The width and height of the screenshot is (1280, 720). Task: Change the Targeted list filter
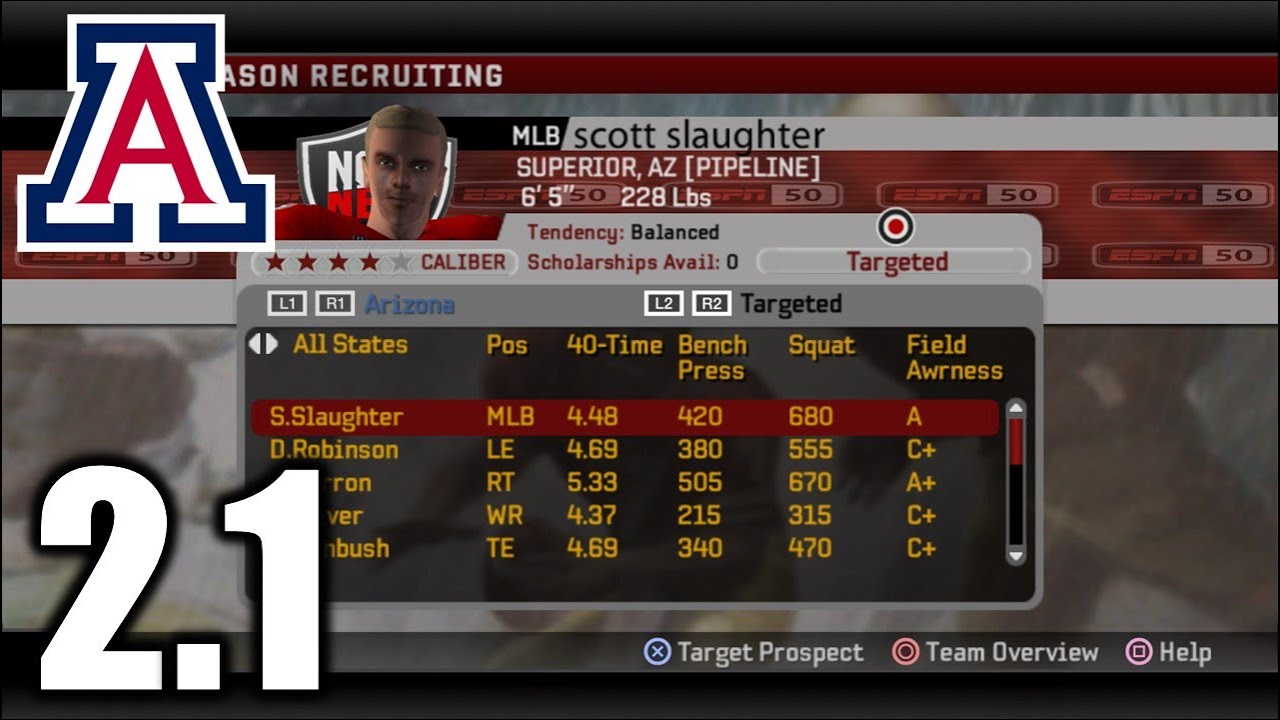pyautogui.click(x=790, y=304)
